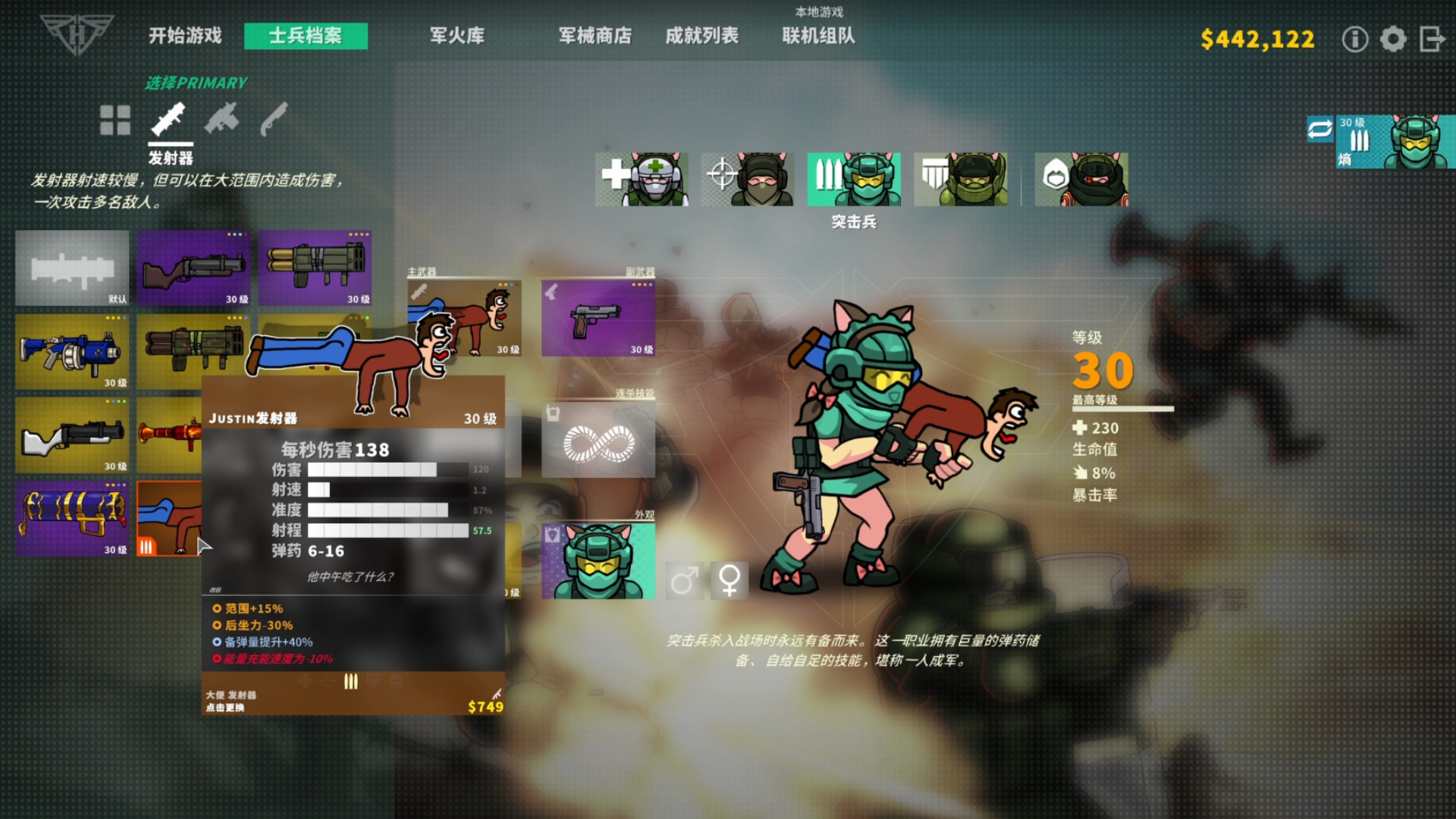The height and width of the screenshot is (819, 1456).
Task: Open the appearance skin slot
Action: [598, 561]
